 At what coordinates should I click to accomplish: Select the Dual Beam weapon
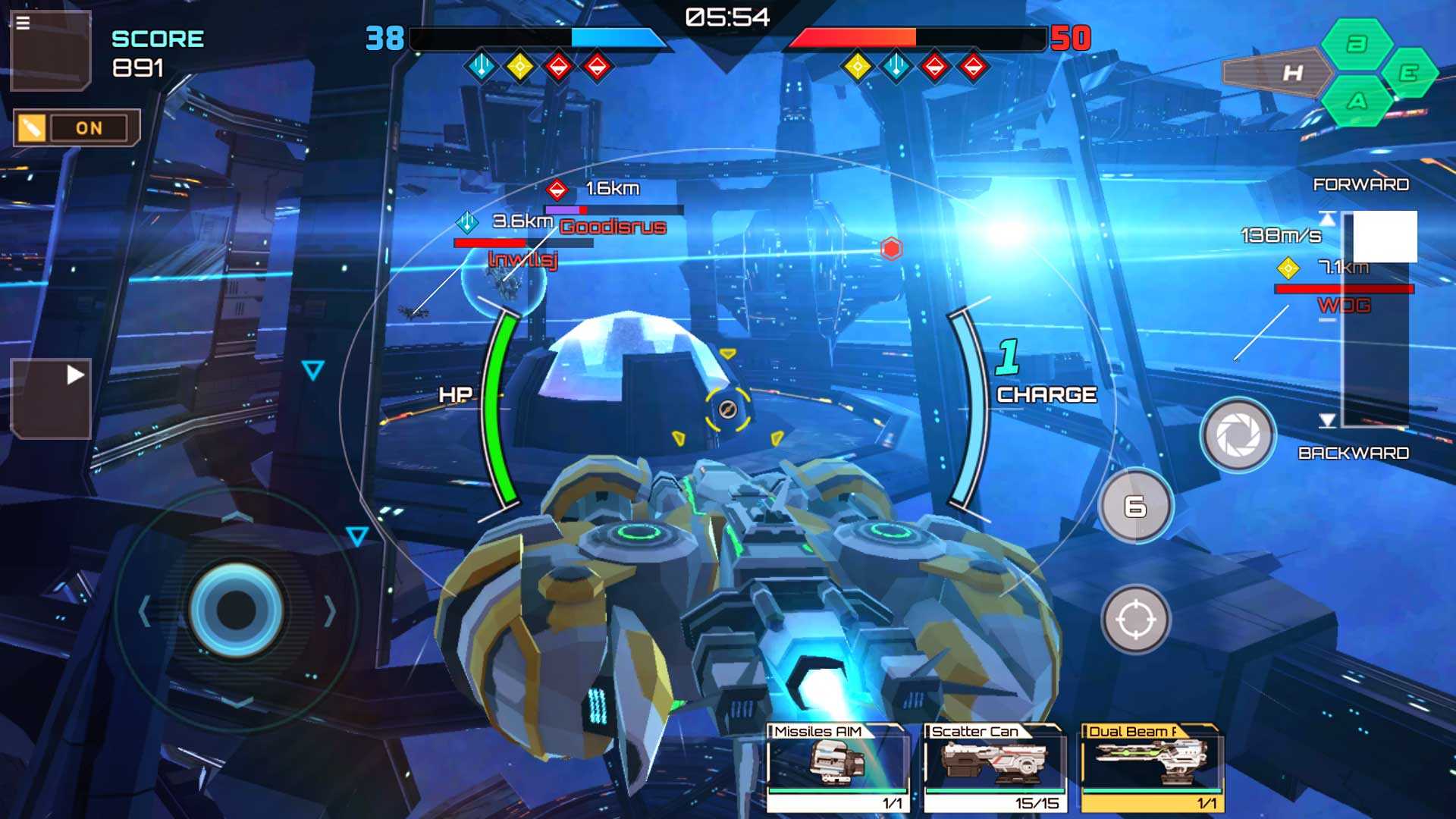(x=1151, y=767)
